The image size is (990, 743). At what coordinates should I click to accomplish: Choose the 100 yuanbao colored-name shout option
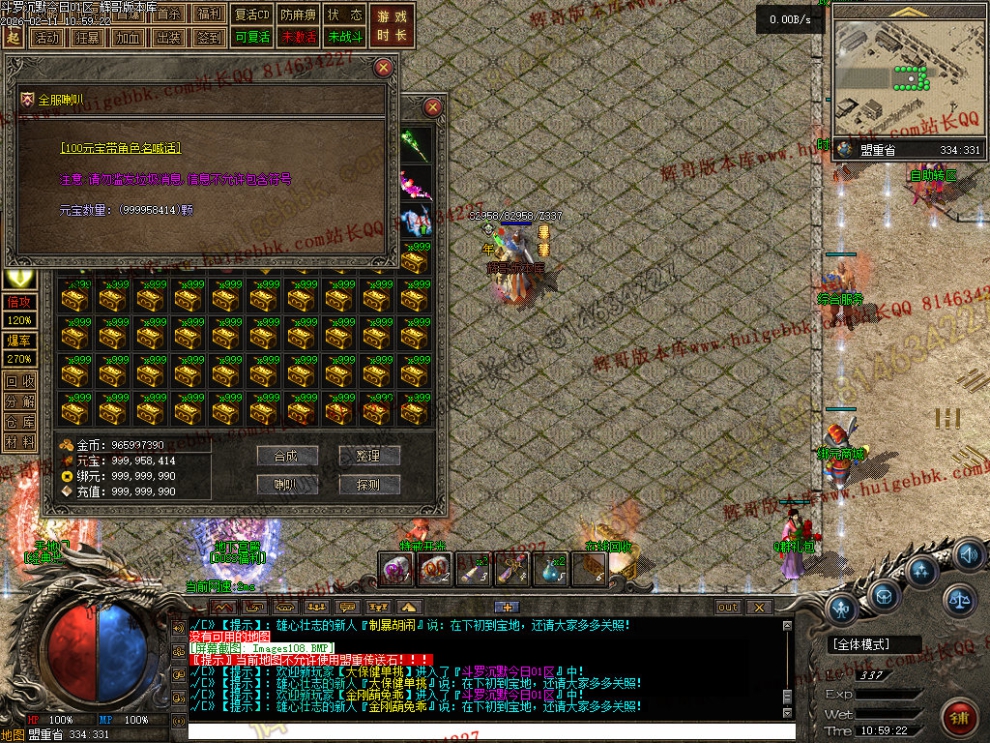click(120, 148)
